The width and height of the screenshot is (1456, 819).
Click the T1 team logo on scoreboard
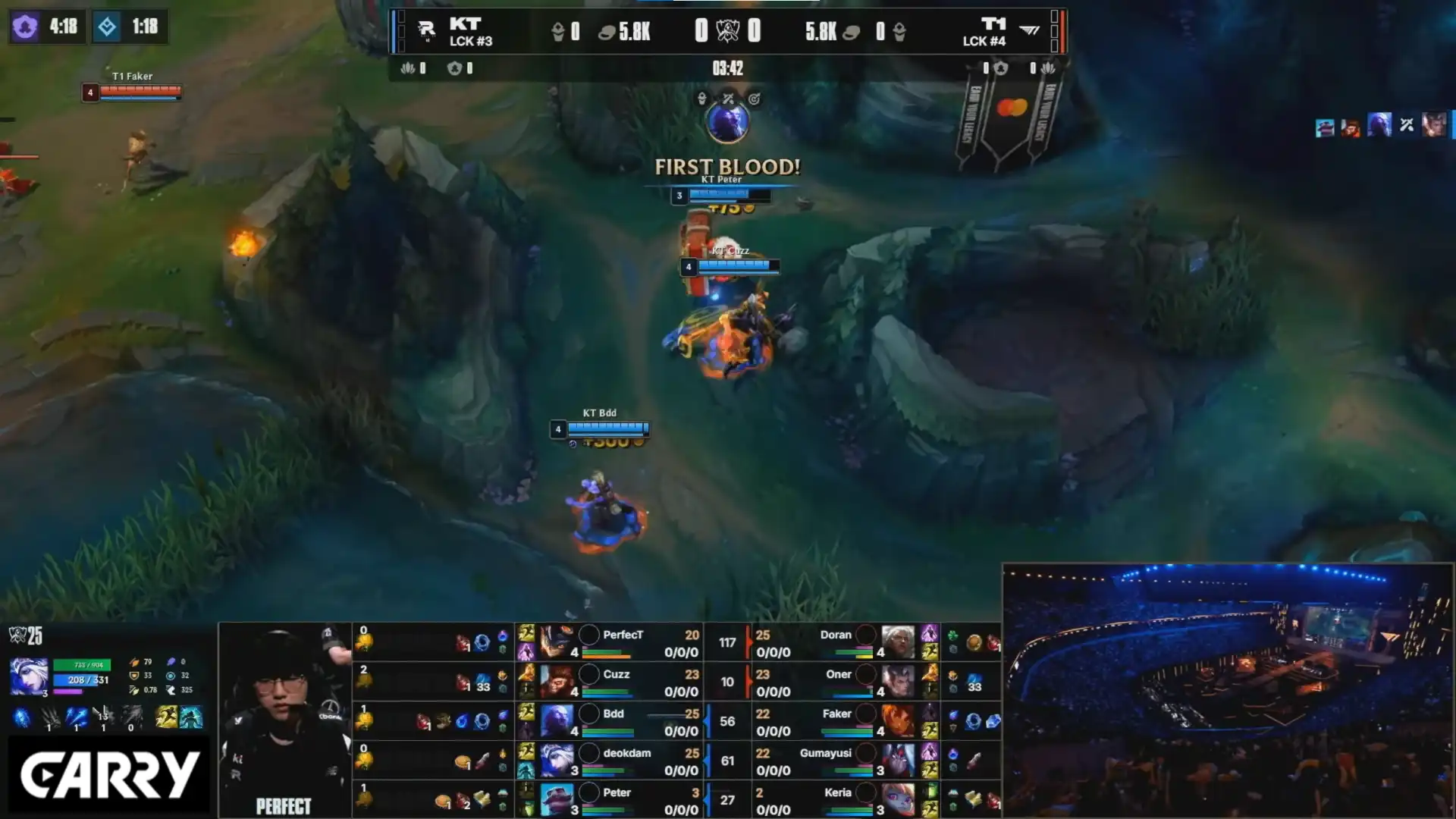pos(1029,30)
